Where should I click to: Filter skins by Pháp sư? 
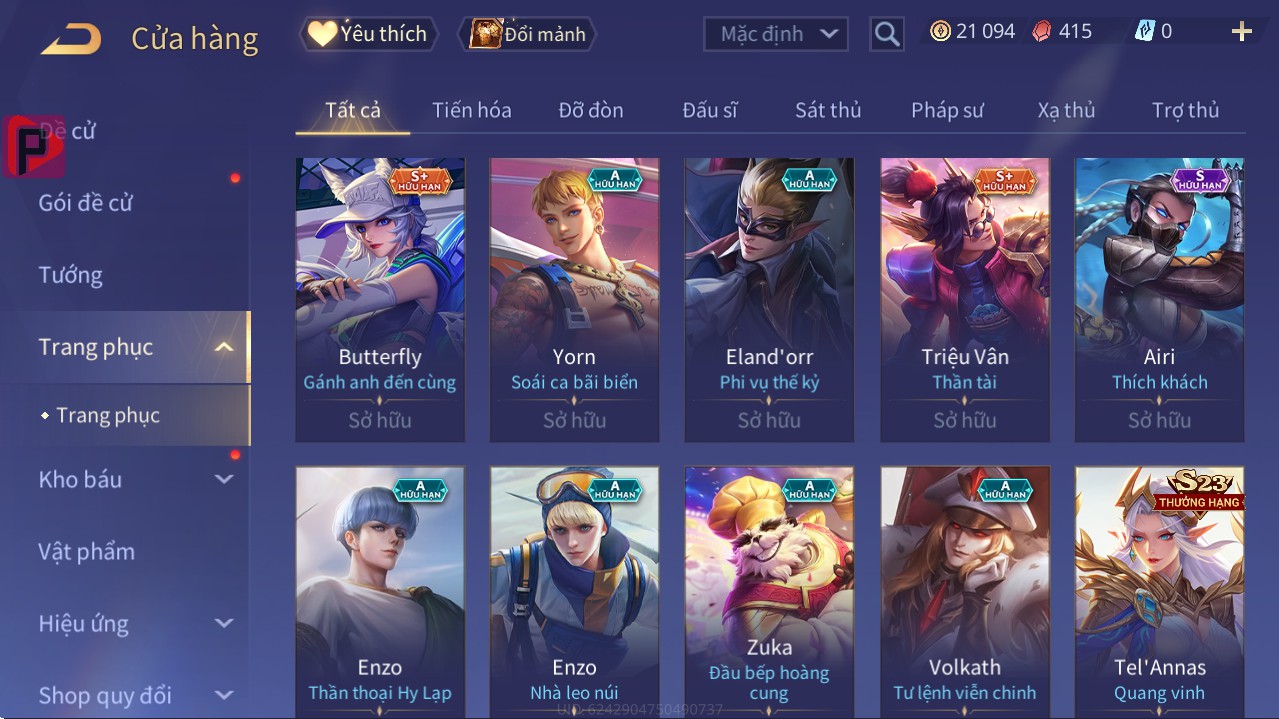947,110
